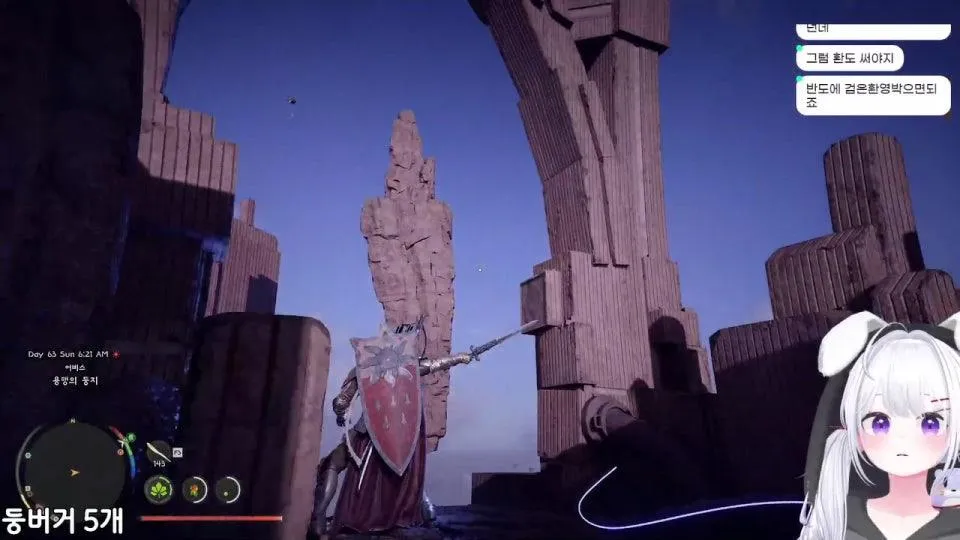Click the chat bubble starting with 반도에

pyautogui.click(x=872, y=96)
